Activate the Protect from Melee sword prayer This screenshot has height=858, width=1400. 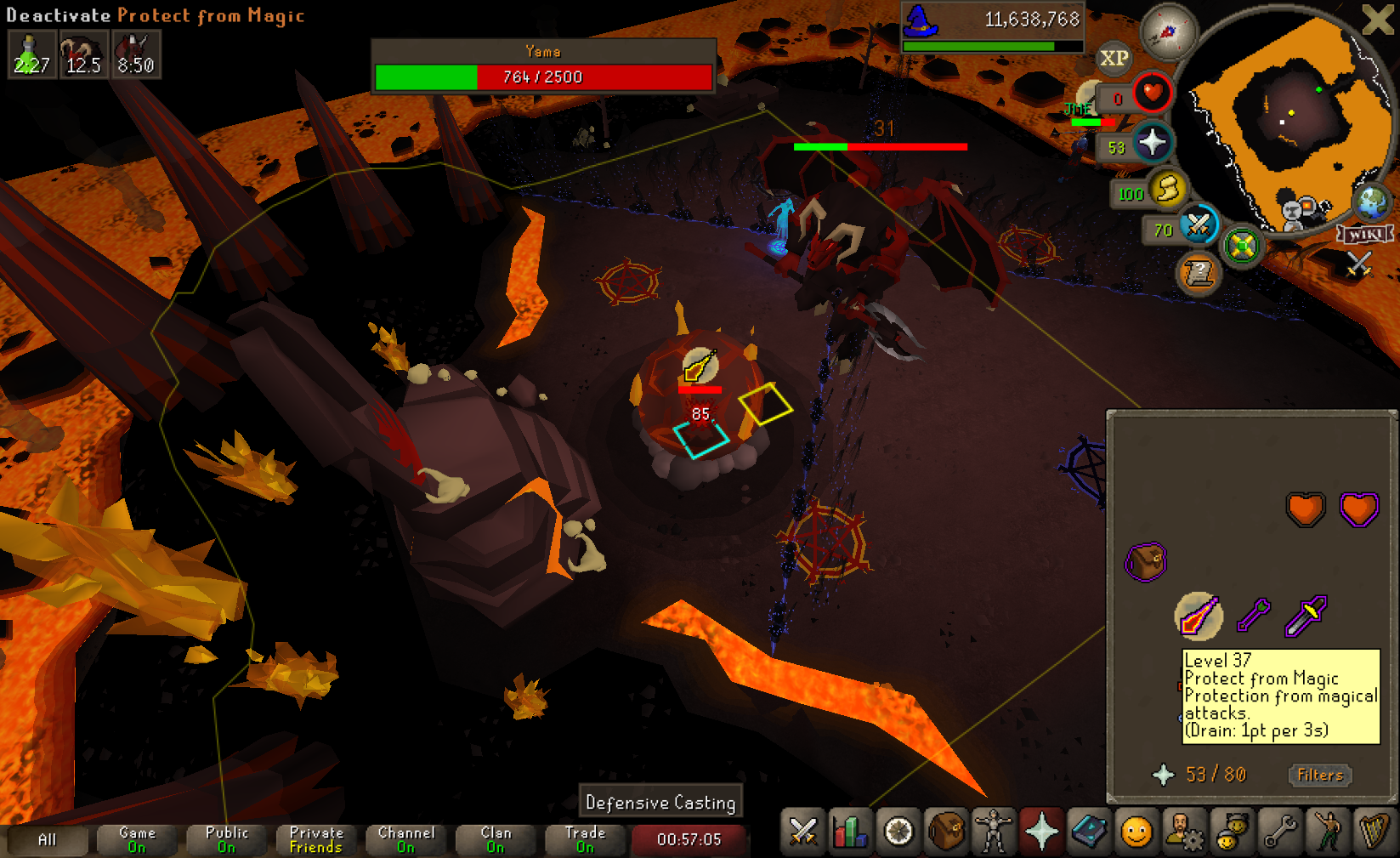[x=1306, y=616]
